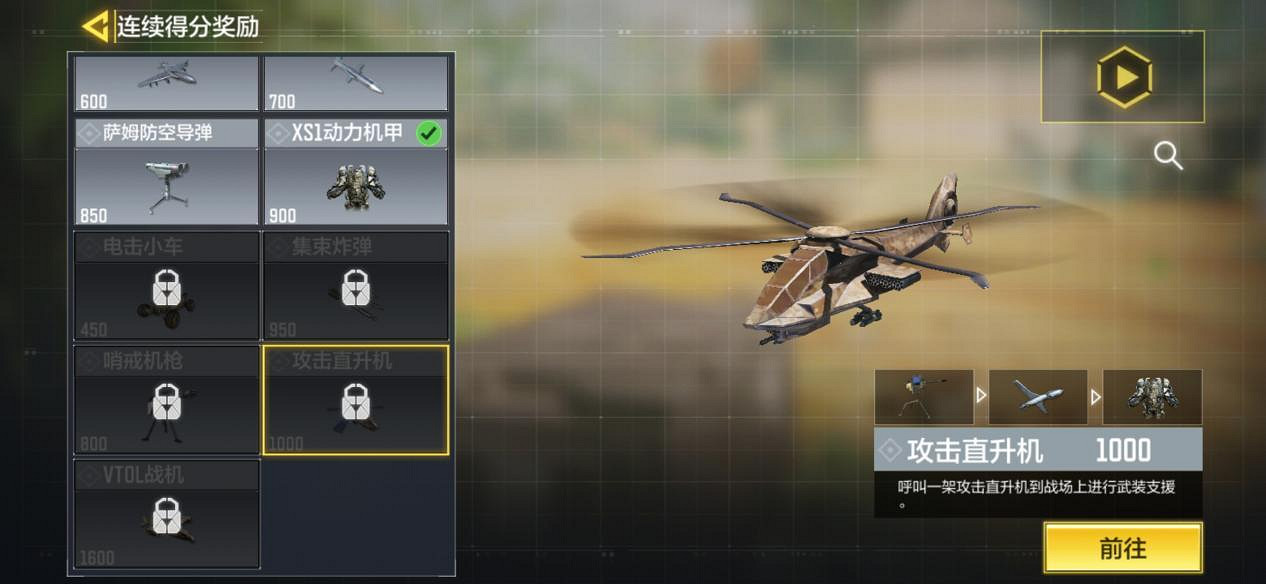Play the scorestreak preview video
Viewport: 1266px width, 584px height.
(x=1123, y=77)
